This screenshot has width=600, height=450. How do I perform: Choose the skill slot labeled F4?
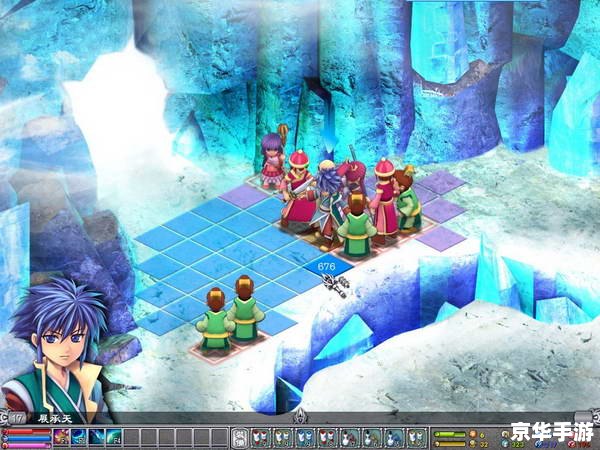click(x=115, y=437)
